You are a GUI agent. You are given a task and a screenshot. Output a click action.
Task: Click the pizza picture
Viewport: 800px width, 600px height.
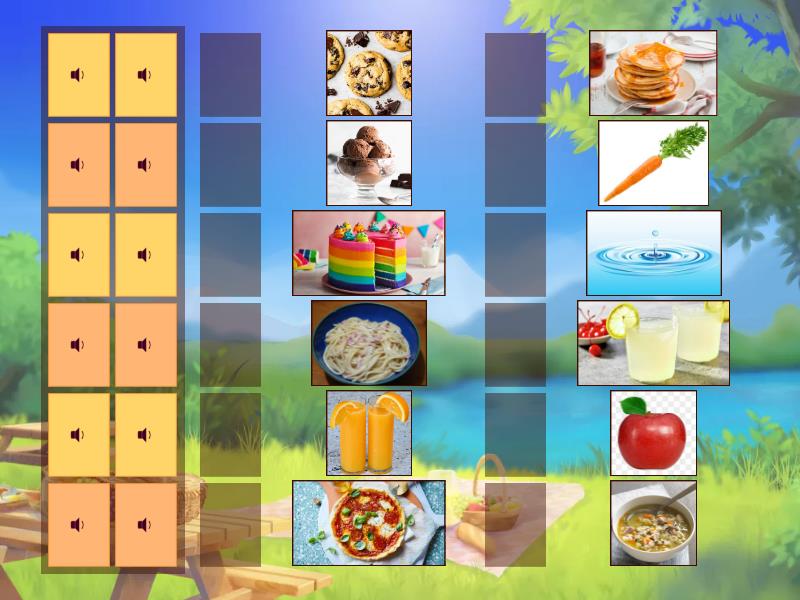368,523
